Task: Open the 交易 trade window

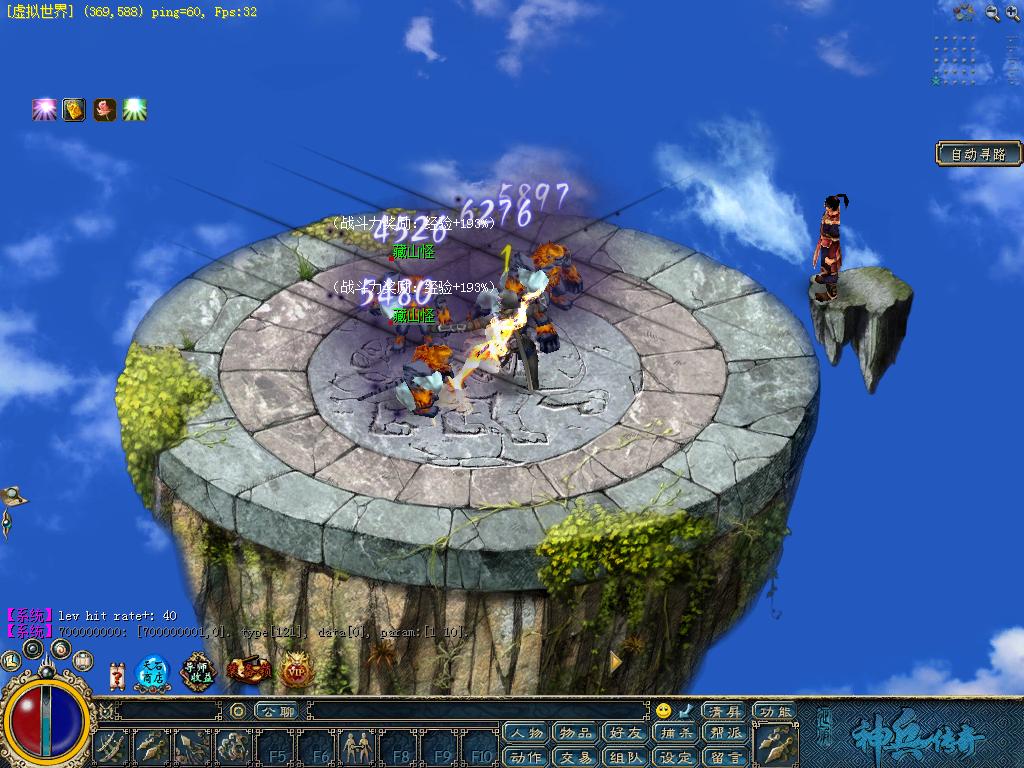Action: coord(575,757)
